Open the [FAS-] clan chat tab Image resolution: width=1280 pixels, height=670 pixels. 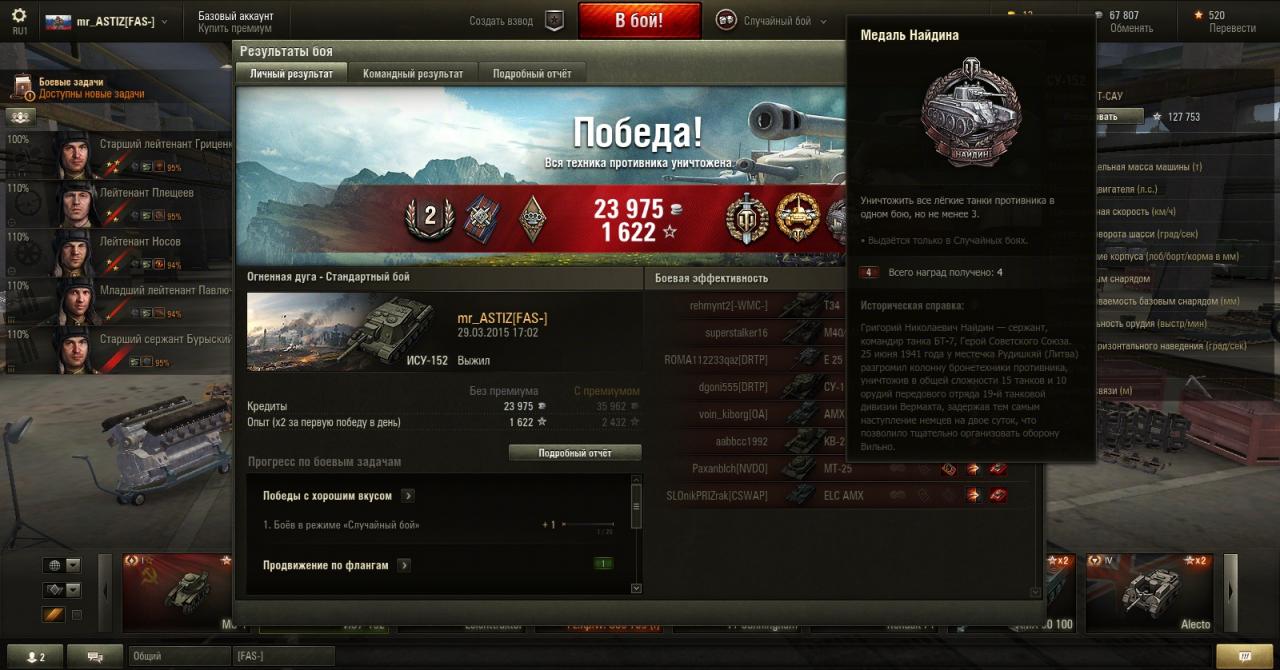(283, 656)
